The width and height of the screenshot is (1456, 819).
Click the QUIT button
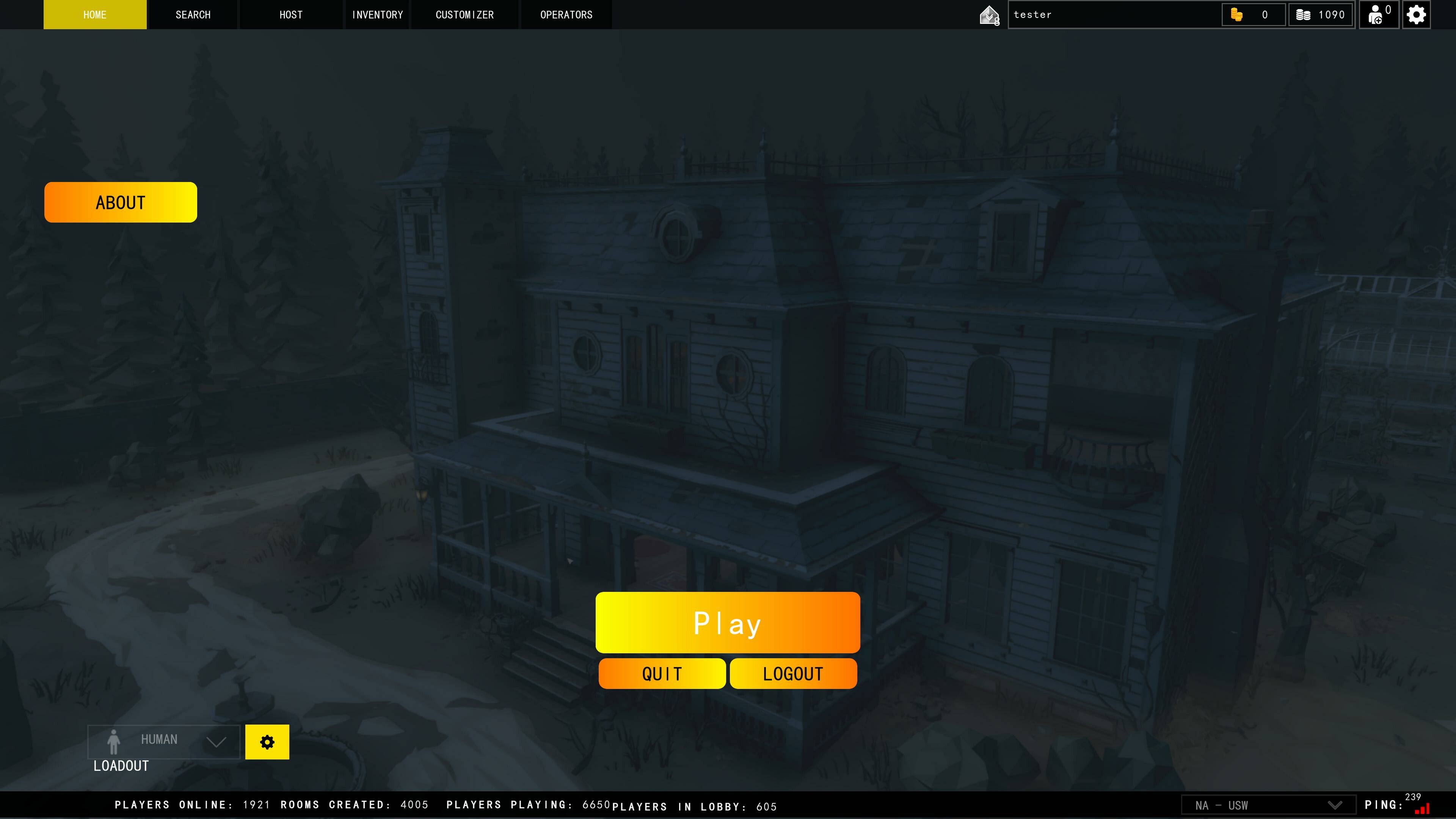(x=661, y=673)
